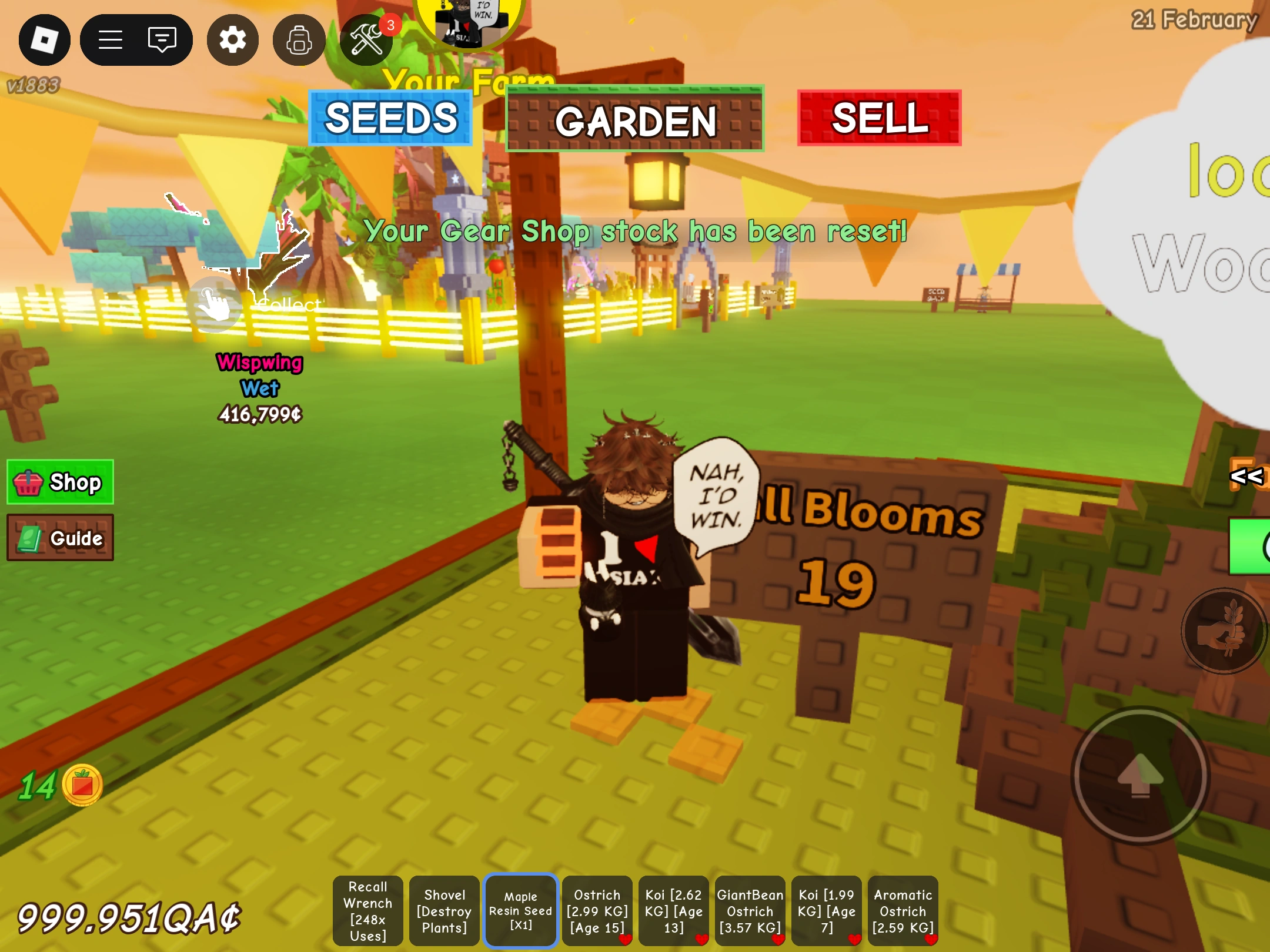Open the Roblox menu logo icon
This screenshot has height=952, width=1270.
tap(45, 39)
